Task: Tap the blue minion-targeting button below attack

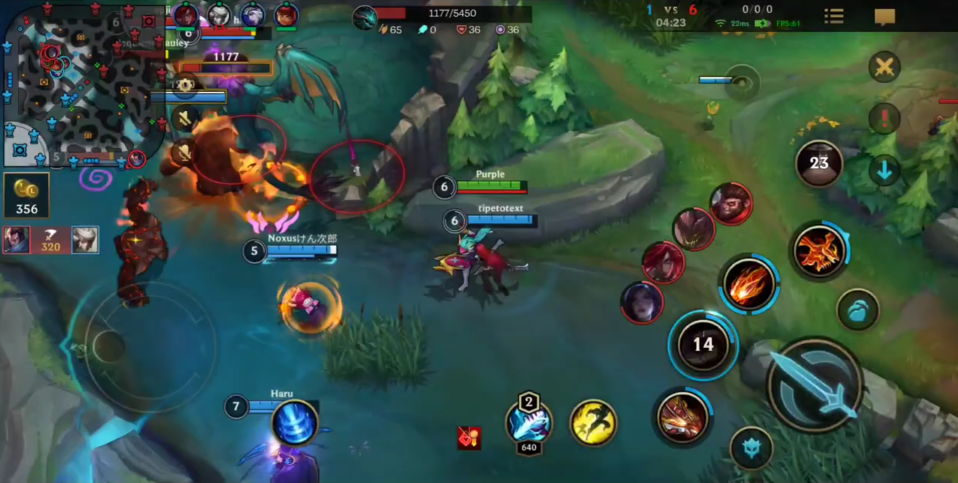Action: point(751,448)
